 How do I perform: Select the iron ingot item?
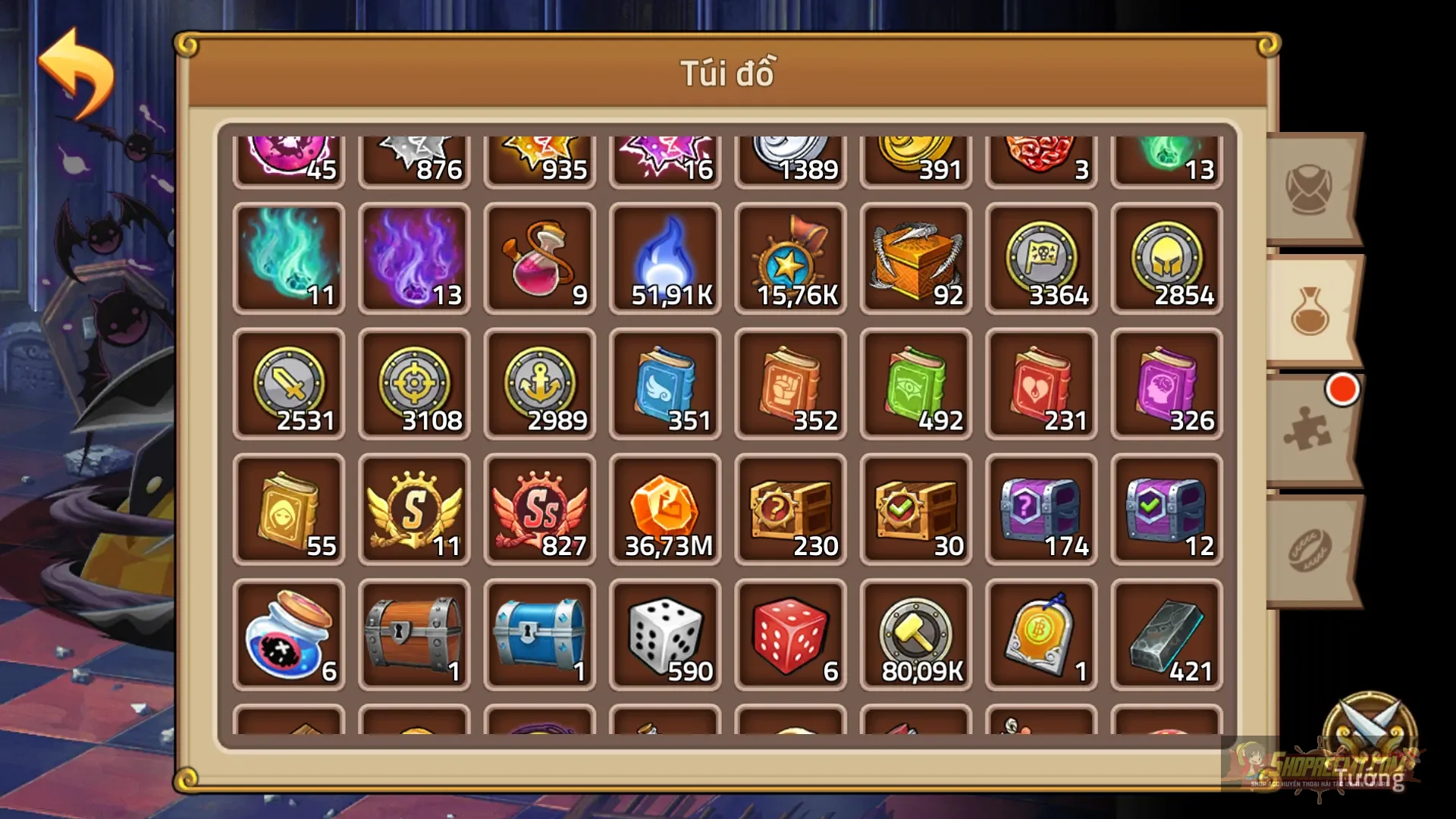1166,635
